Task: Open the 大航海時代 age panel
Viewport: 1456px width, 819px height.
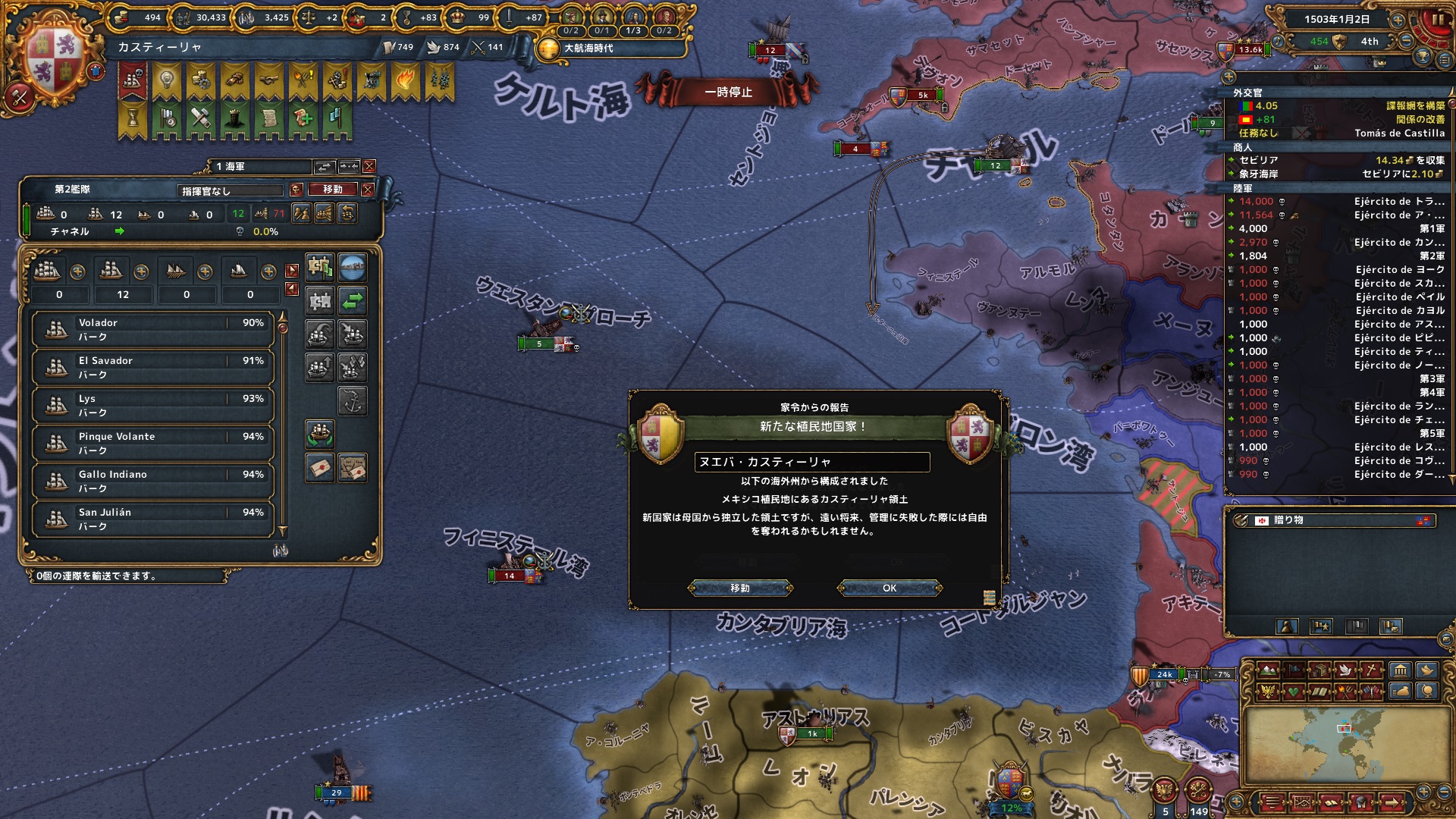Action: (588, 48)
